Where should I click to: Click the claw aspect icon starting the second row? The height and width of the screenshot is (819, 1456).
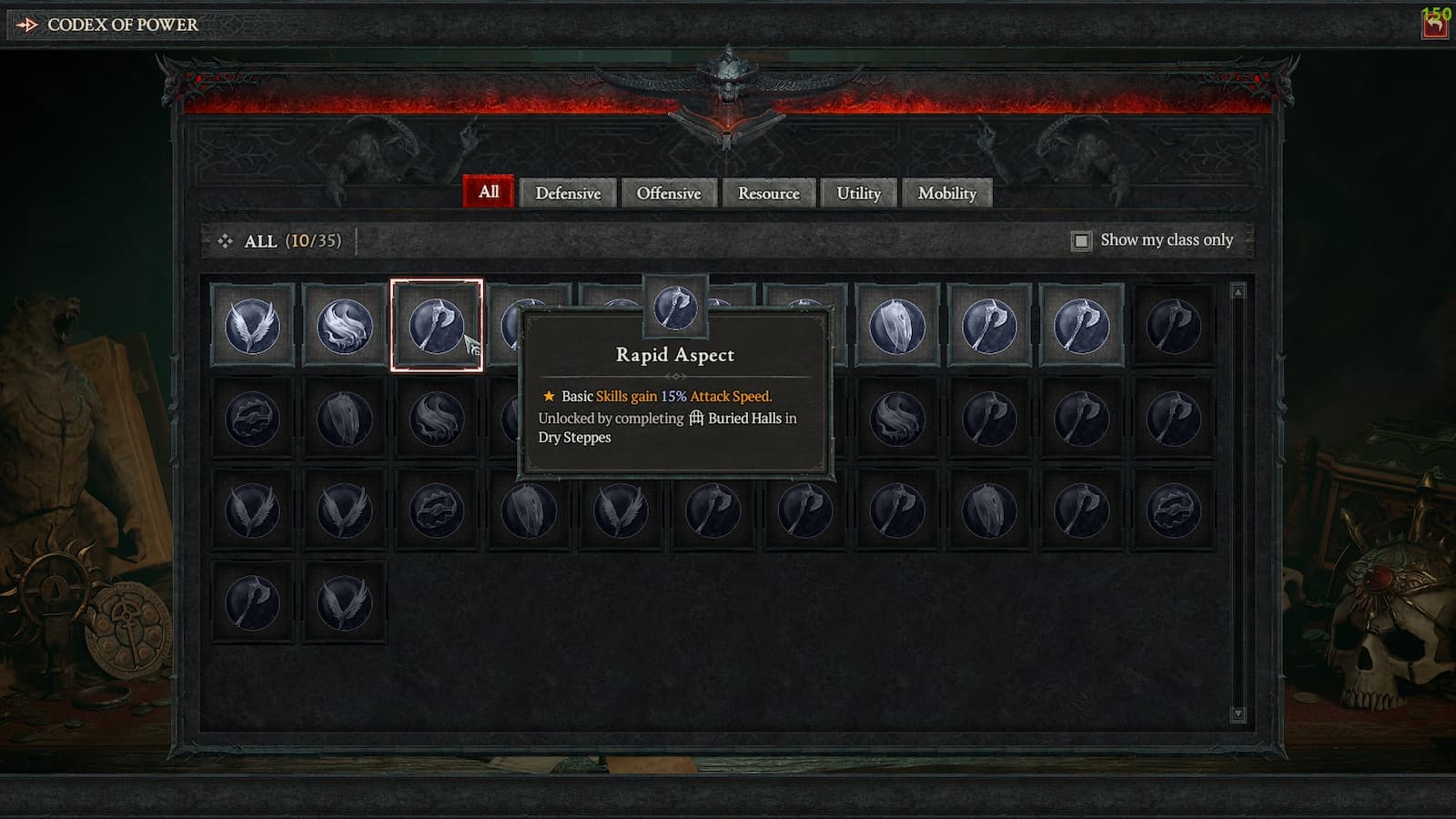[x=252, y=419]
